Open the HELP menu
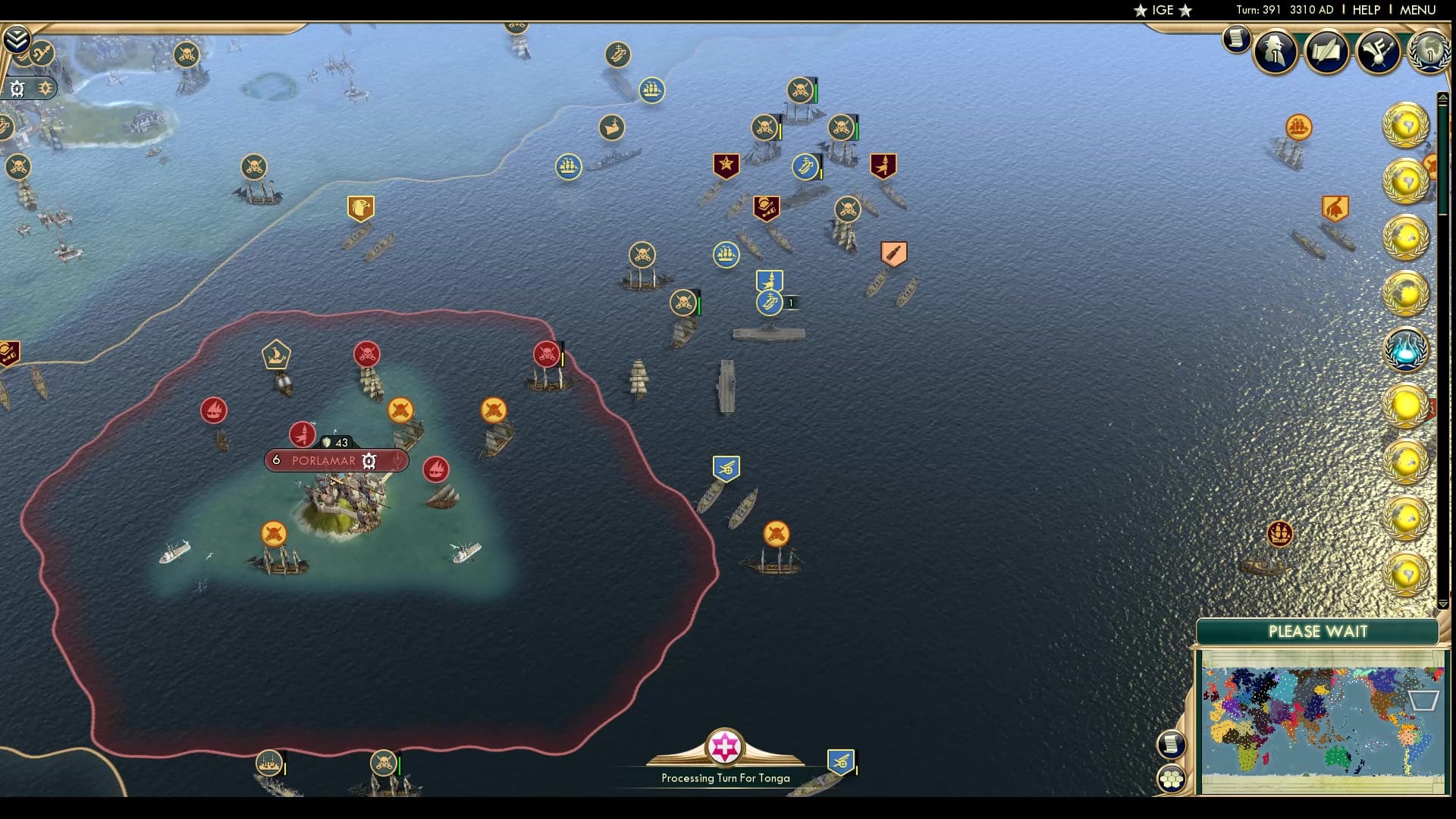This screenshot has height=819, width=1456. click(x=1365, y=10)
